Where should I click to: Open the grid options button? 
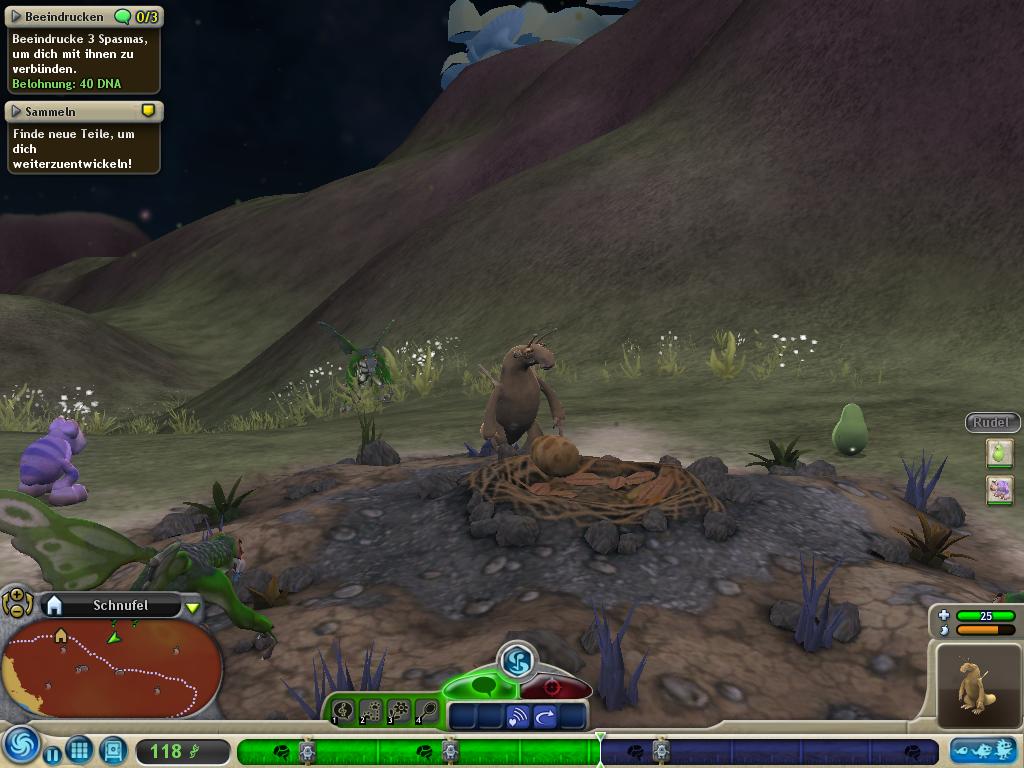[x=80, y=749]
